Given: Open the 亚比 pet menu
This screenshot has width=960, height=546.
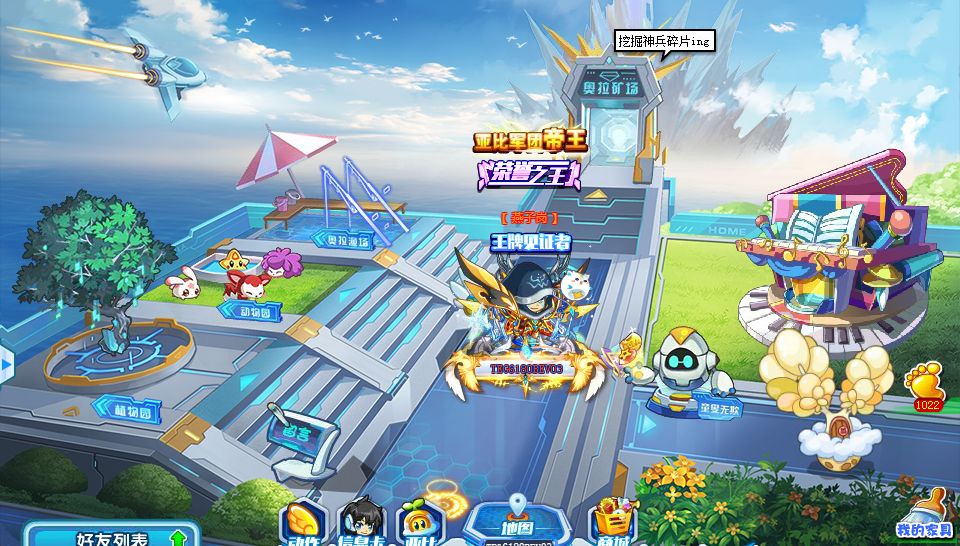Looking at the screenshot, I should [418, 524].
